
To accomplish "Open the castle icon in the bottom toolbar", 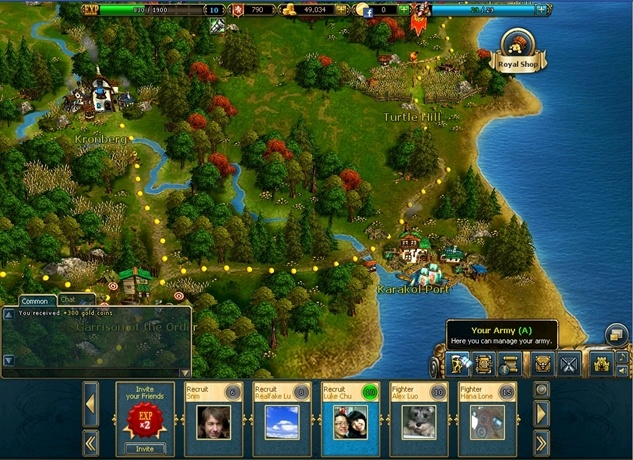I will 601,363.
